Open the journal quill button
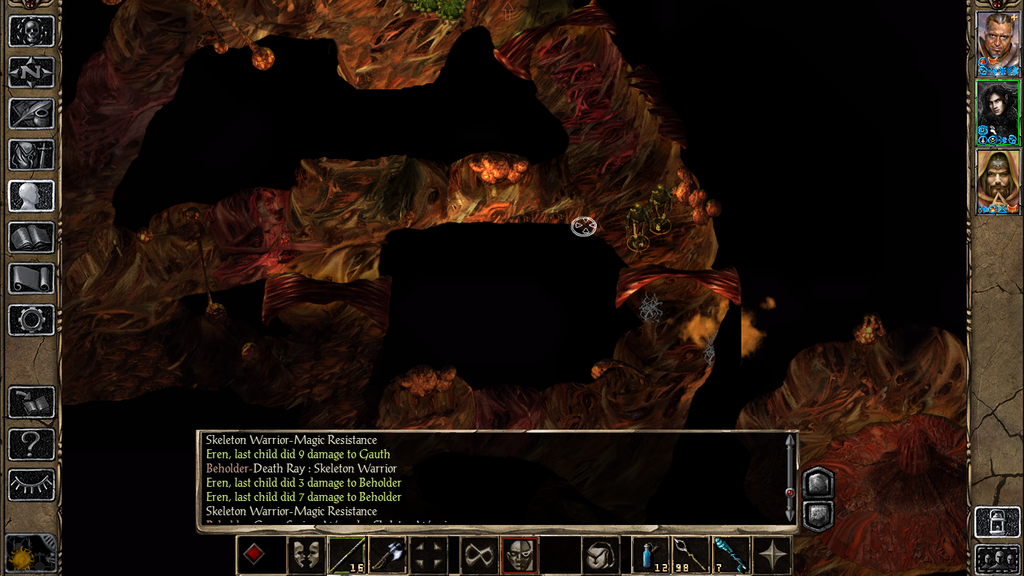 [x=31, y=113]
